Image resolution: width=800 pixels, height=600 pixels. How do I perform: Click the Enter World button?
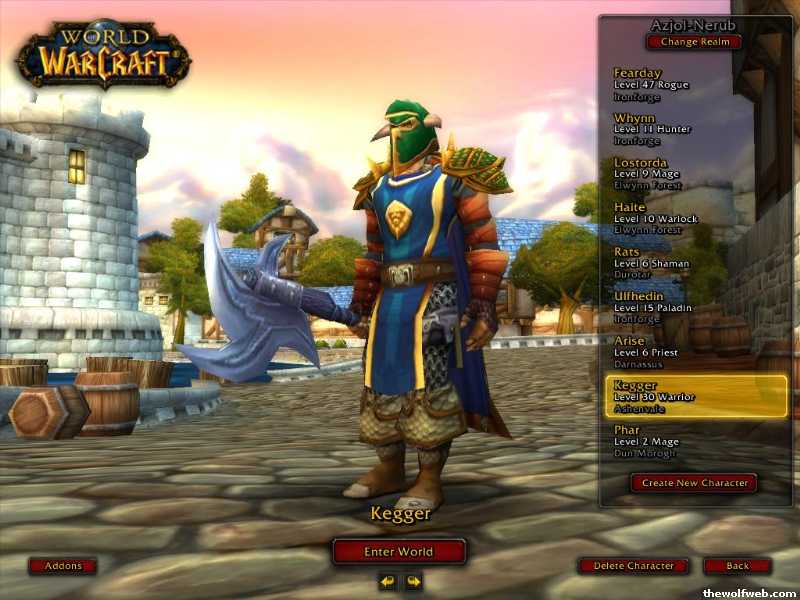(399, 551)
